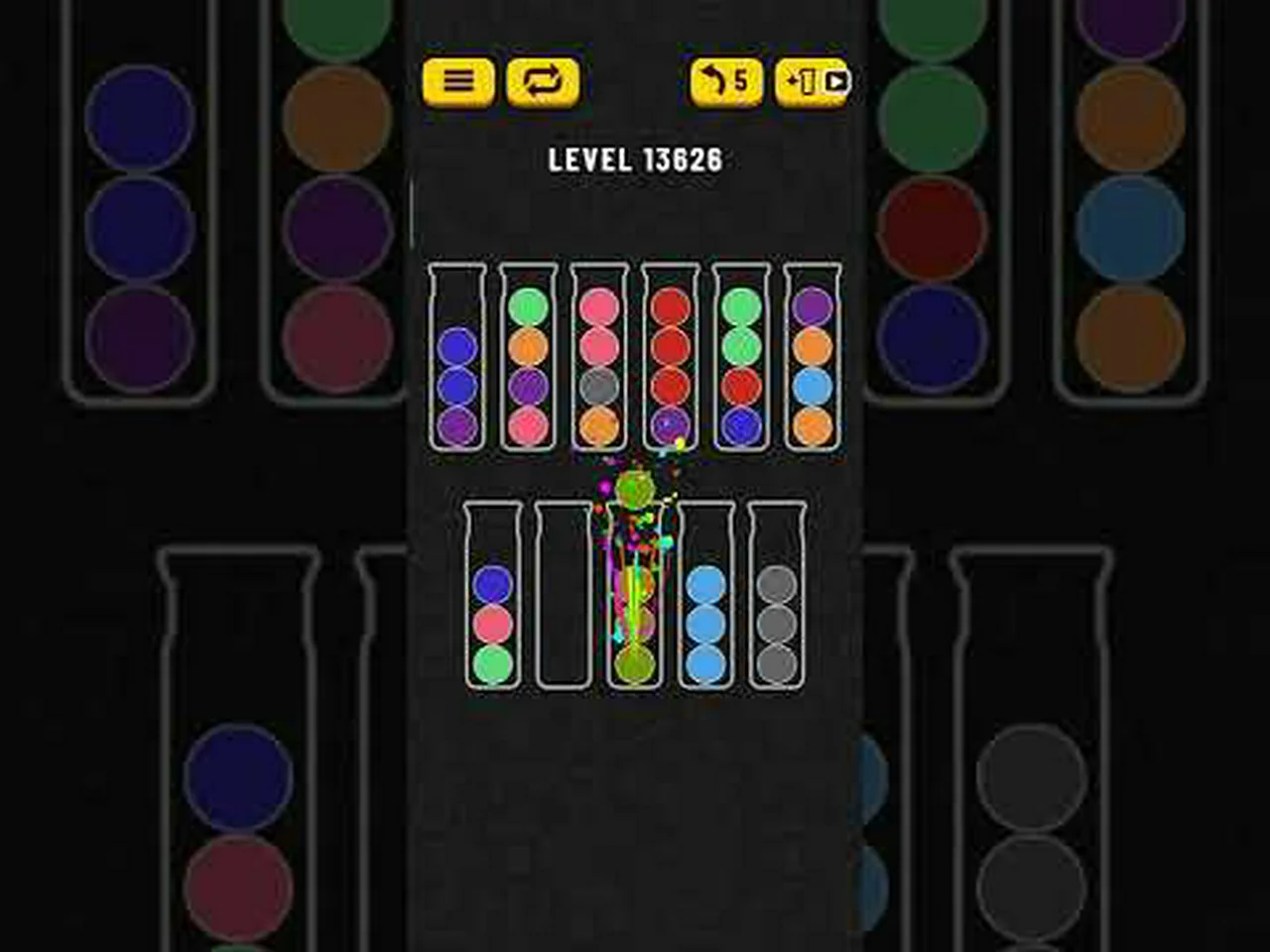Select the tube with three gray balls
Screen dimensions: 1270x952
coord(777,595)
